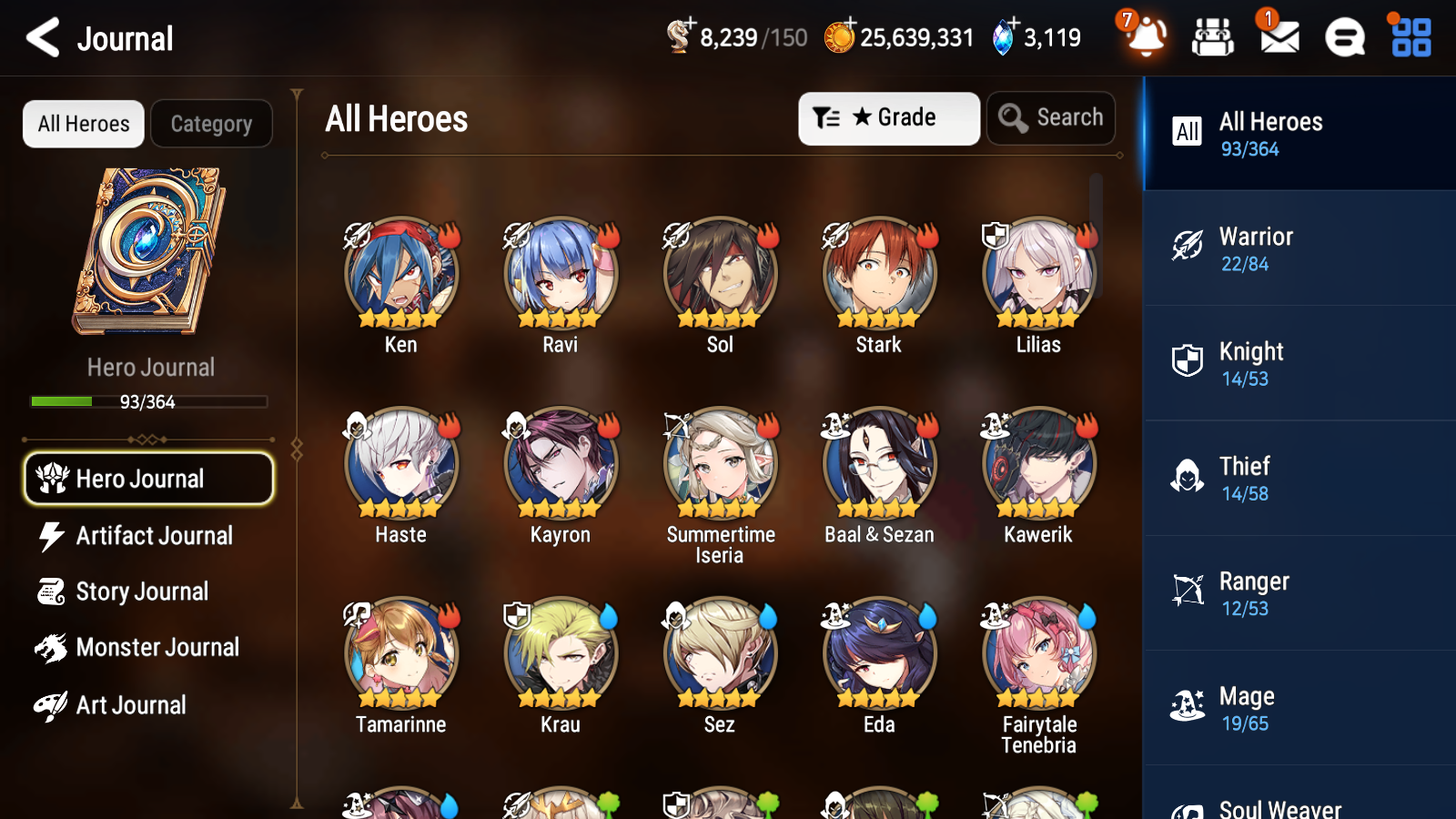Open the Grade sort dropdown
This screenshot has width=1456, height=819.
coord(887,117)
